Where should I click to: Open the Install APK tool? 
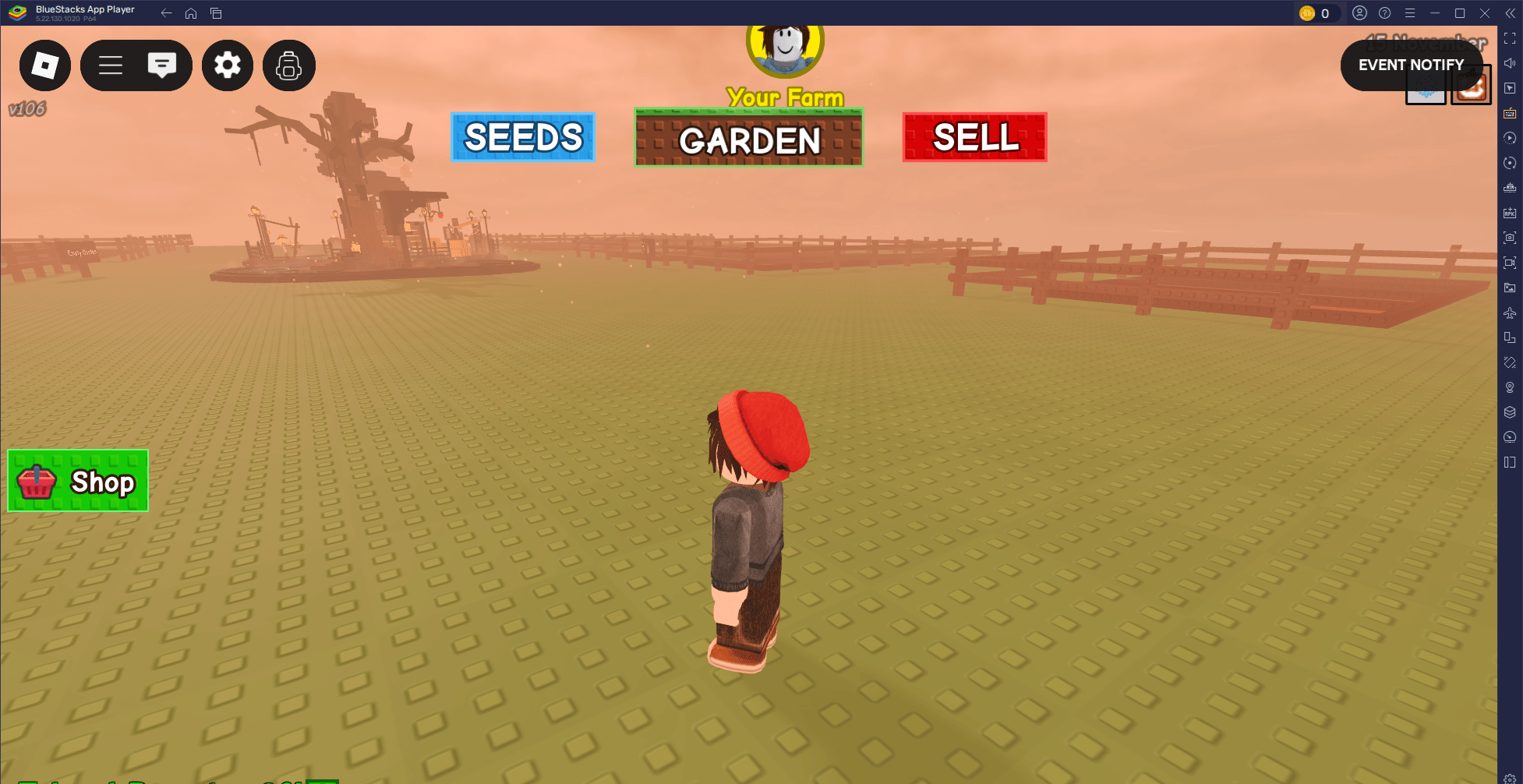(1510, 211)
